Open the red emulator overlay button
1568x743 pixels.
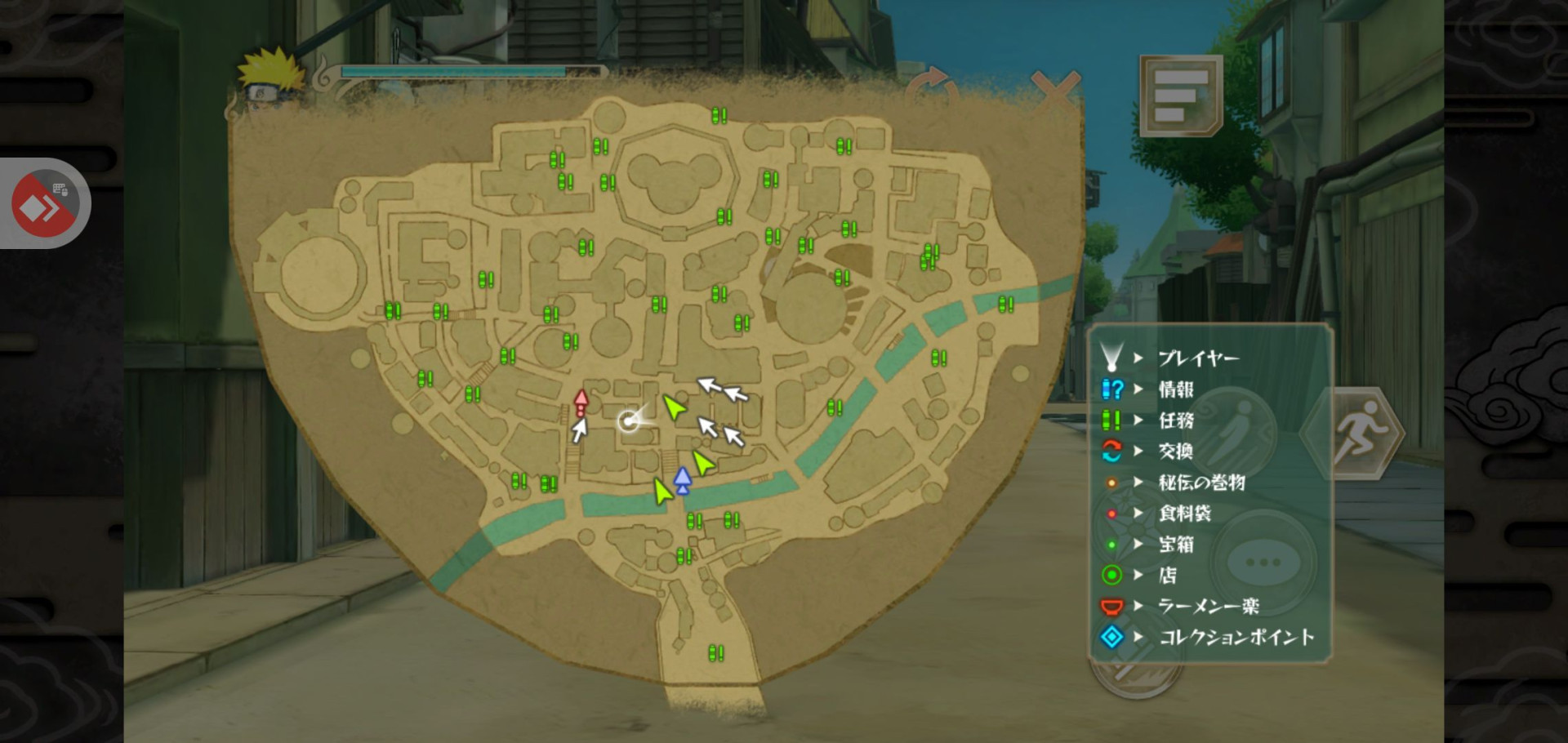(x=45, y=204)
